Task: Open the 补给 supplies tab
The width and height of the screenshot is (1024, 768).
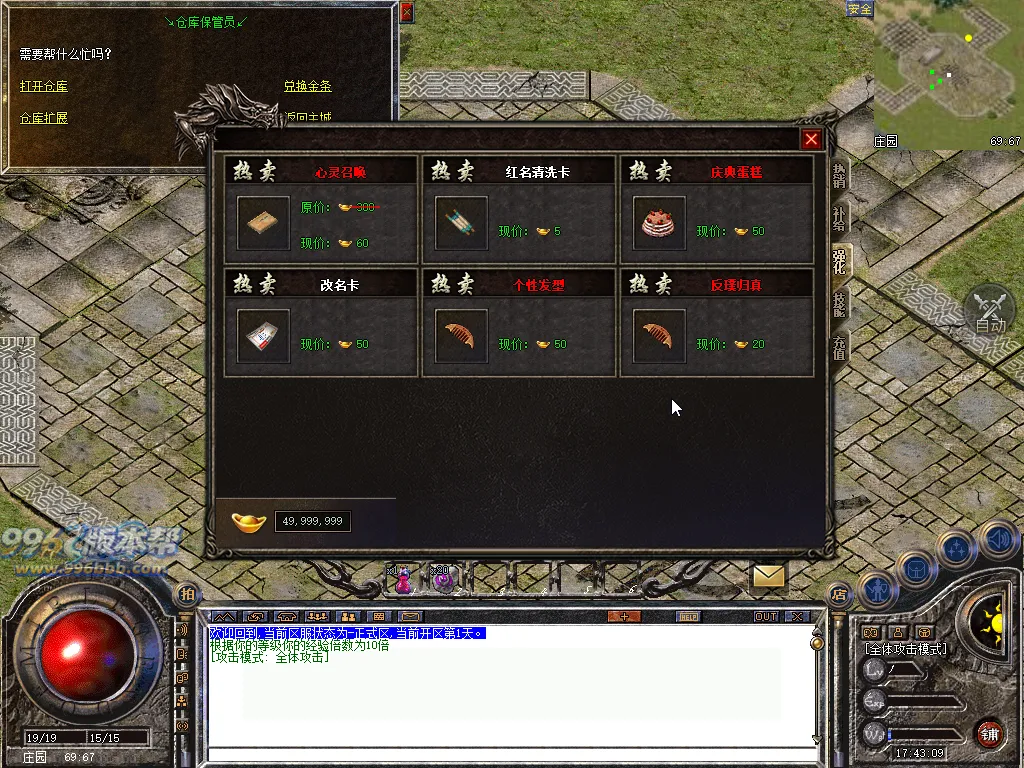Action: 839,218
